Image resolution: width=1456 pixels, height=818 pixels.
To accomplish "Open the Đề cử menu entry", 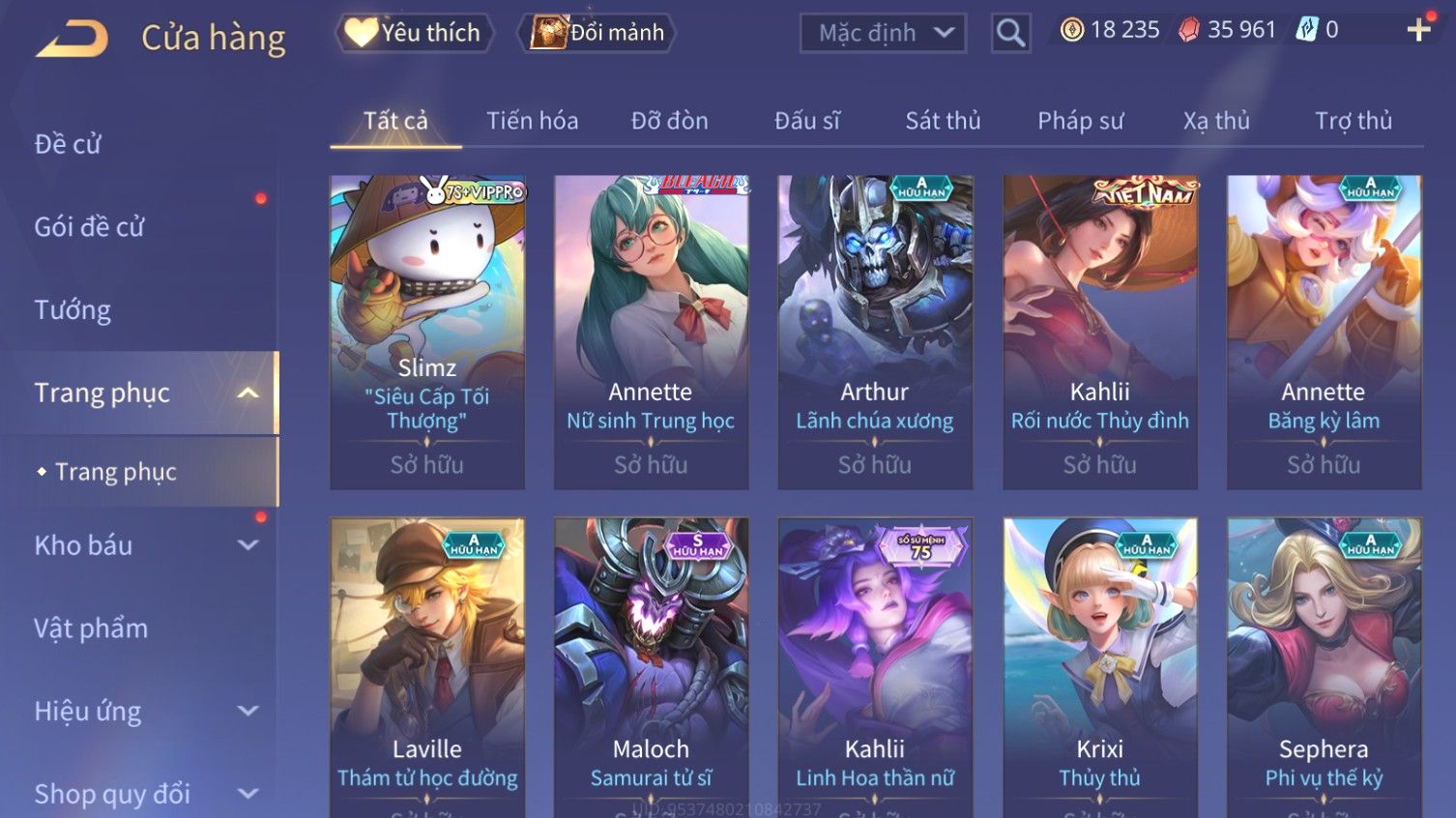I will point(68,144).
